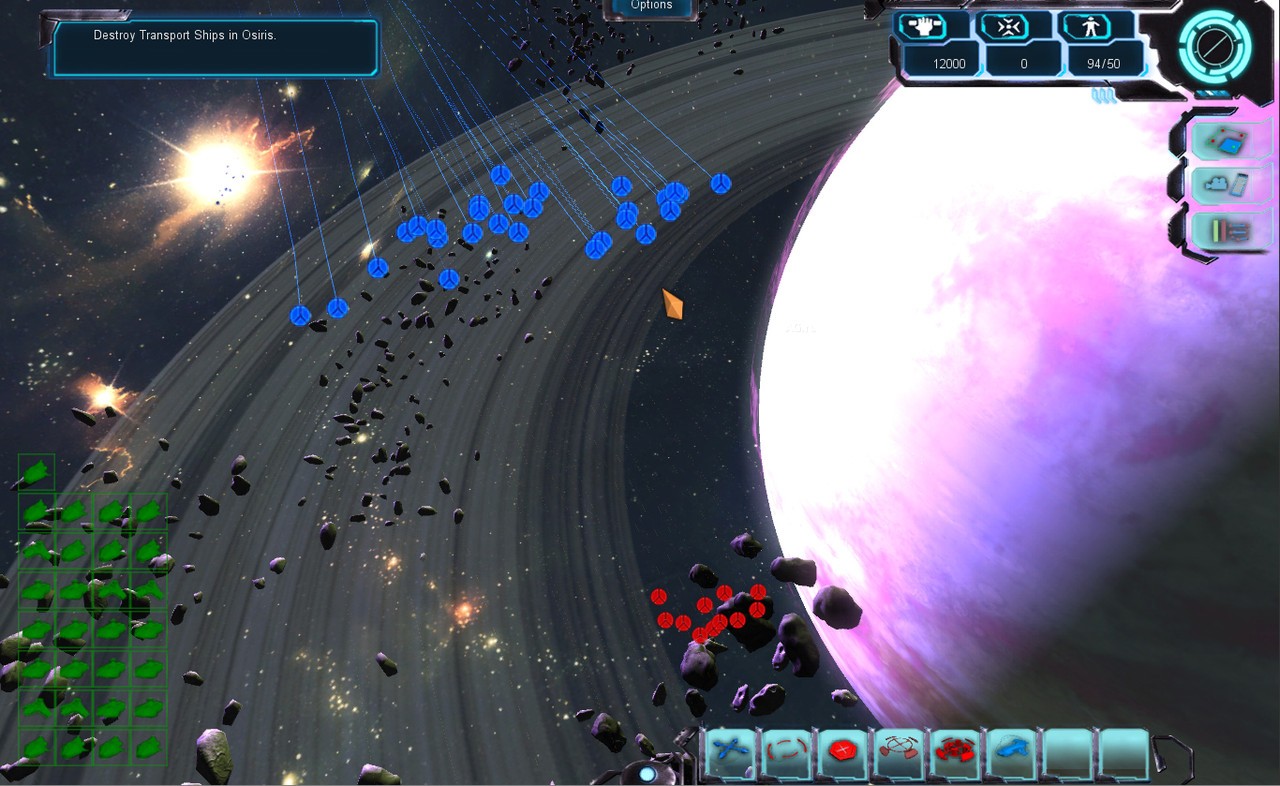Activate the red ship cluster formation command
Viewport: 1280px width, 786px height.
[954, 750]
